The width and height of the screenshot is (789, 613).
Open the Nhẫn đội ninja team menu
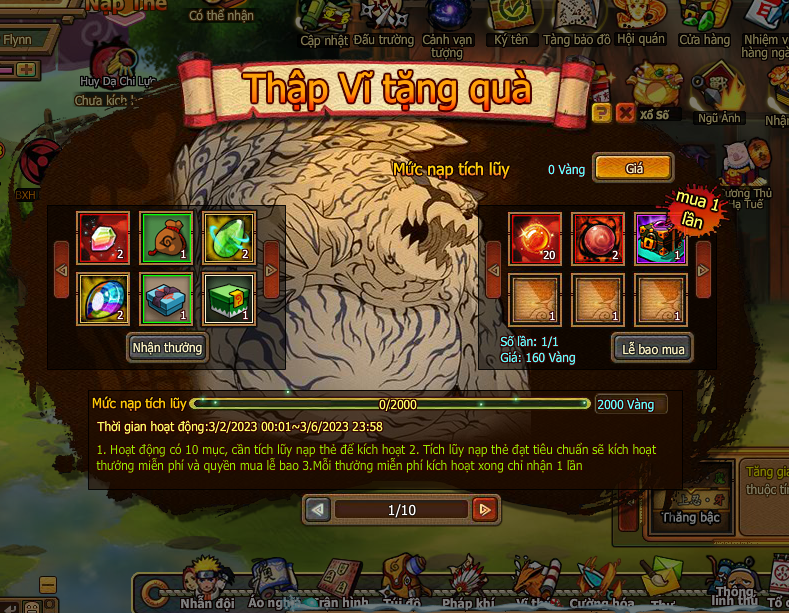[x=208, y=583]
